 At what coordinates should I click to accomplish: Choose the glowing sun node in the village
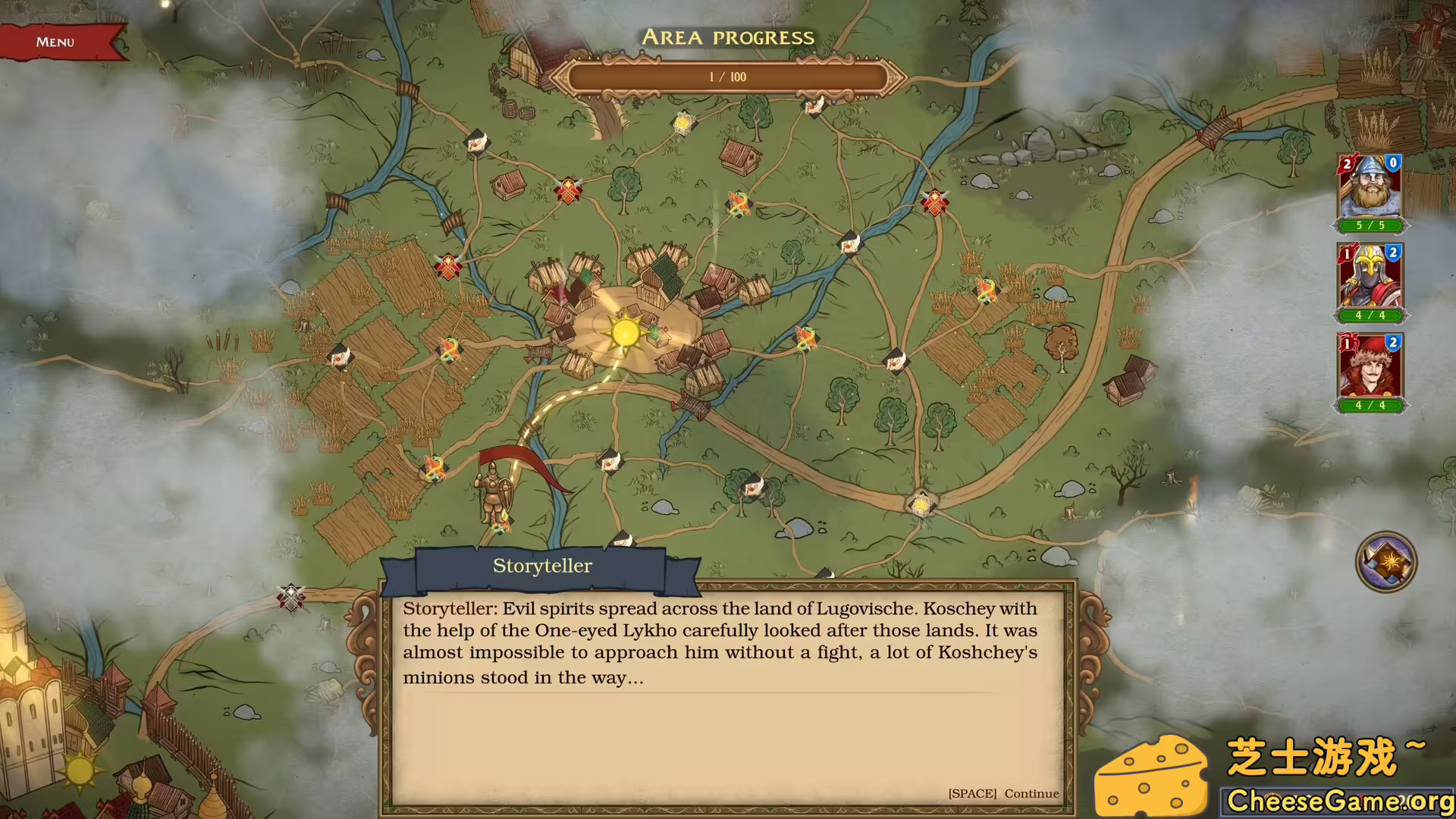coord(626,332)
